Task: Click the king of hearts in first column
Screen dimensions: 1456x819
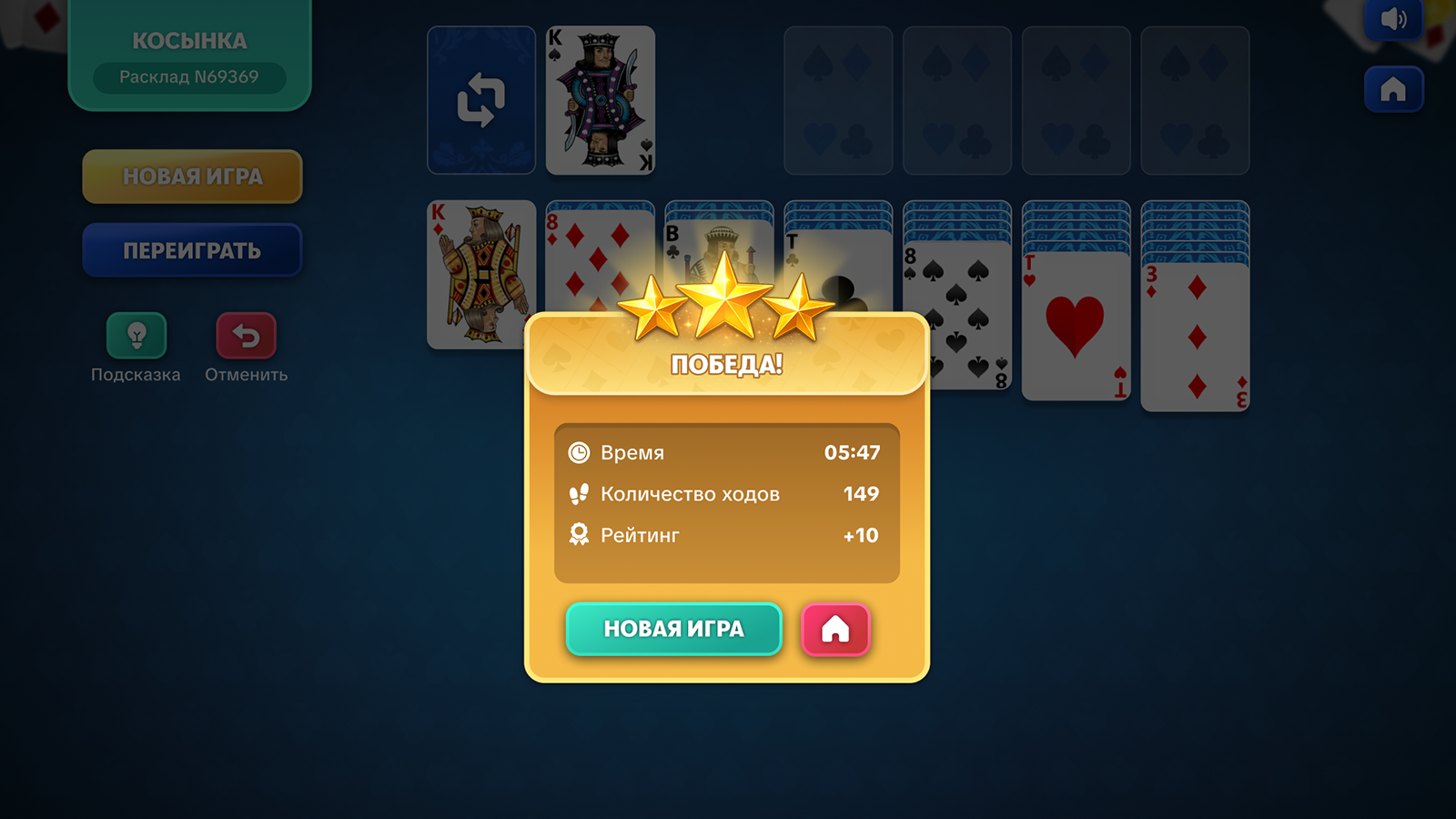Action: pyautogui.click(x=480, y=273)
